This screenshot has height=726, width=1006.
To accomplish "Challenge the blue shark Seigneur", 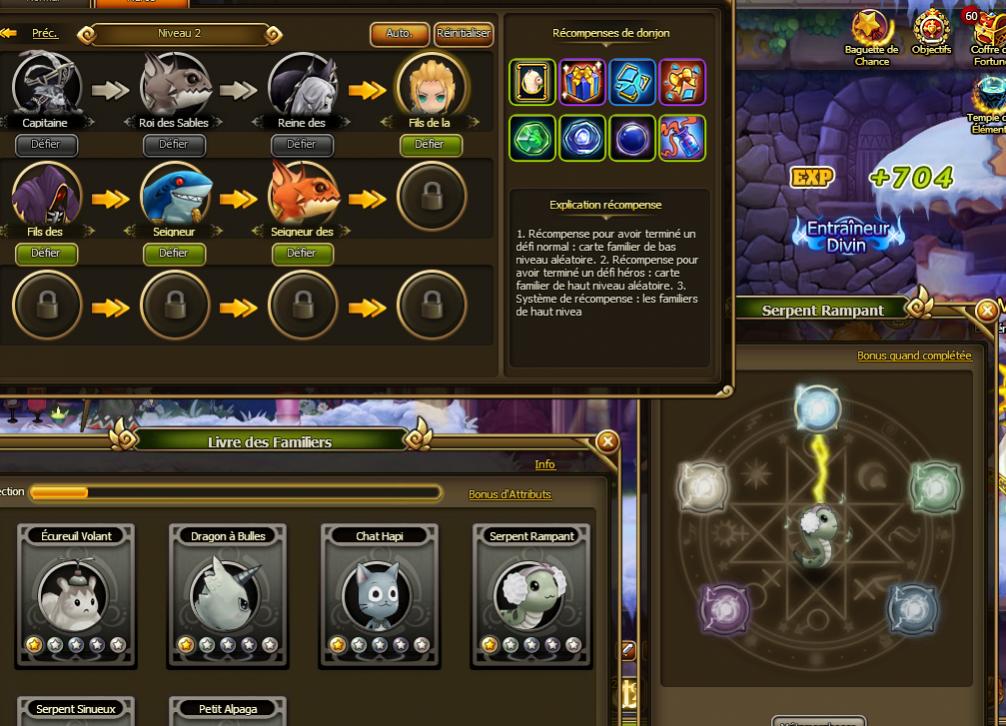I will coord(173,254).
